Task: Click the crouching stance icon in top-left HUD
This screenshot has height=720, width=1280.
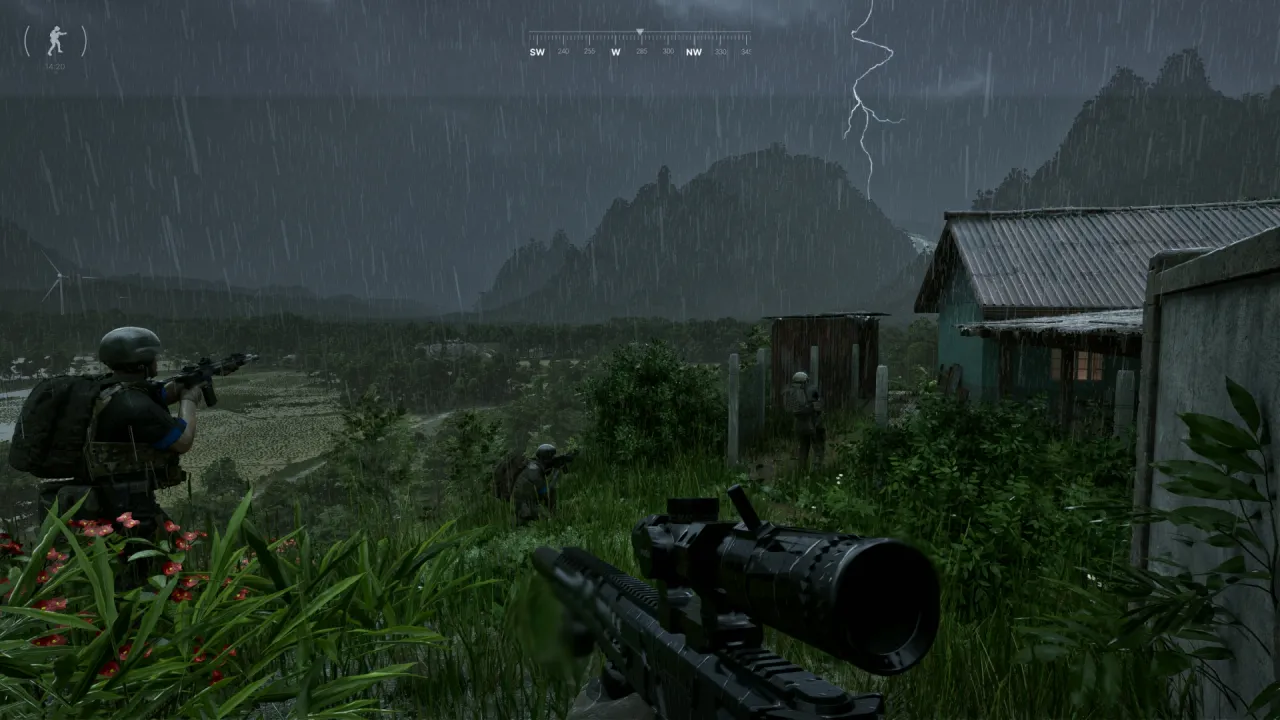Action: tap(55, 38)
